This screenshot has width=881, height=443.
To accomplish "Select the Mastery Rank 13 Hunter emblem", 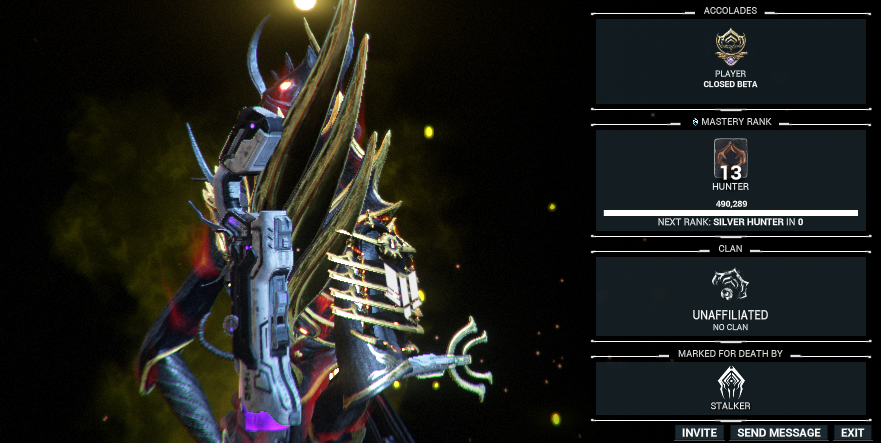I will [730, 159].
